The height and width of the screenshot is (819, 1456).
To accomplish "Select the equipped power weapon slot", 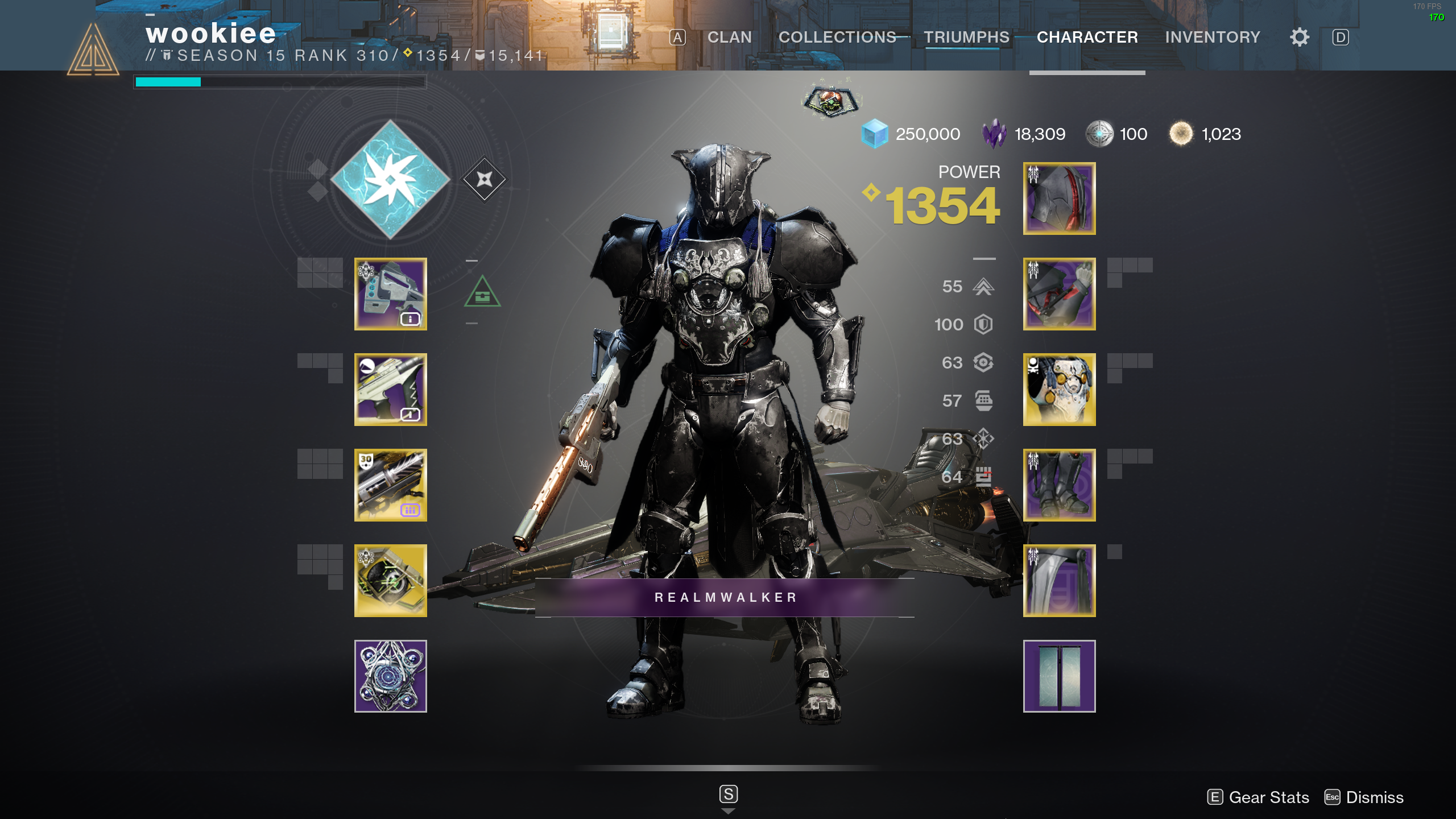I will [391, 485].
